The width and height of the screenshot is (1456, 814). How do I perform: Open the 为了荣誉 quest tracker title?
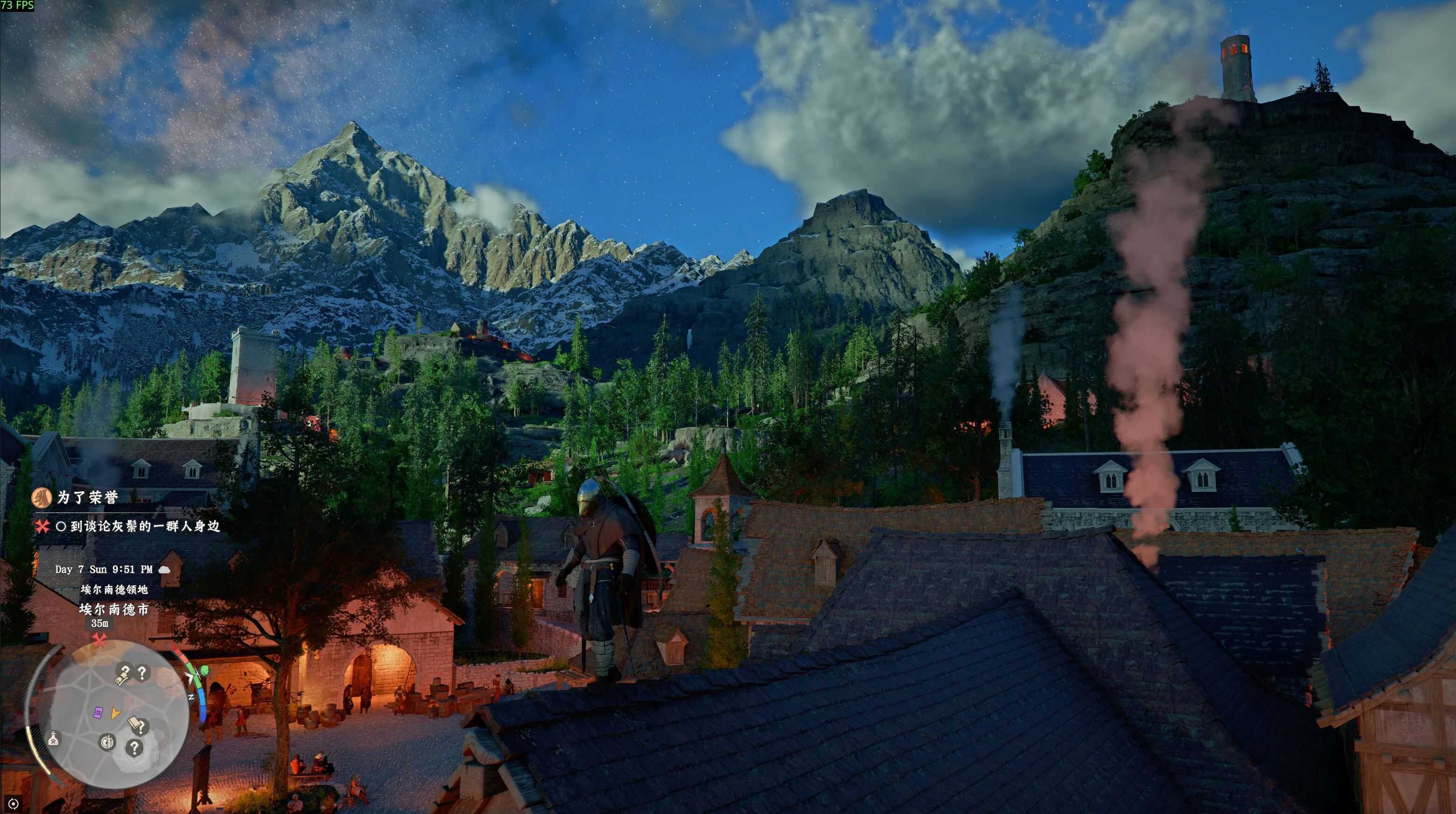pos(87,497)
